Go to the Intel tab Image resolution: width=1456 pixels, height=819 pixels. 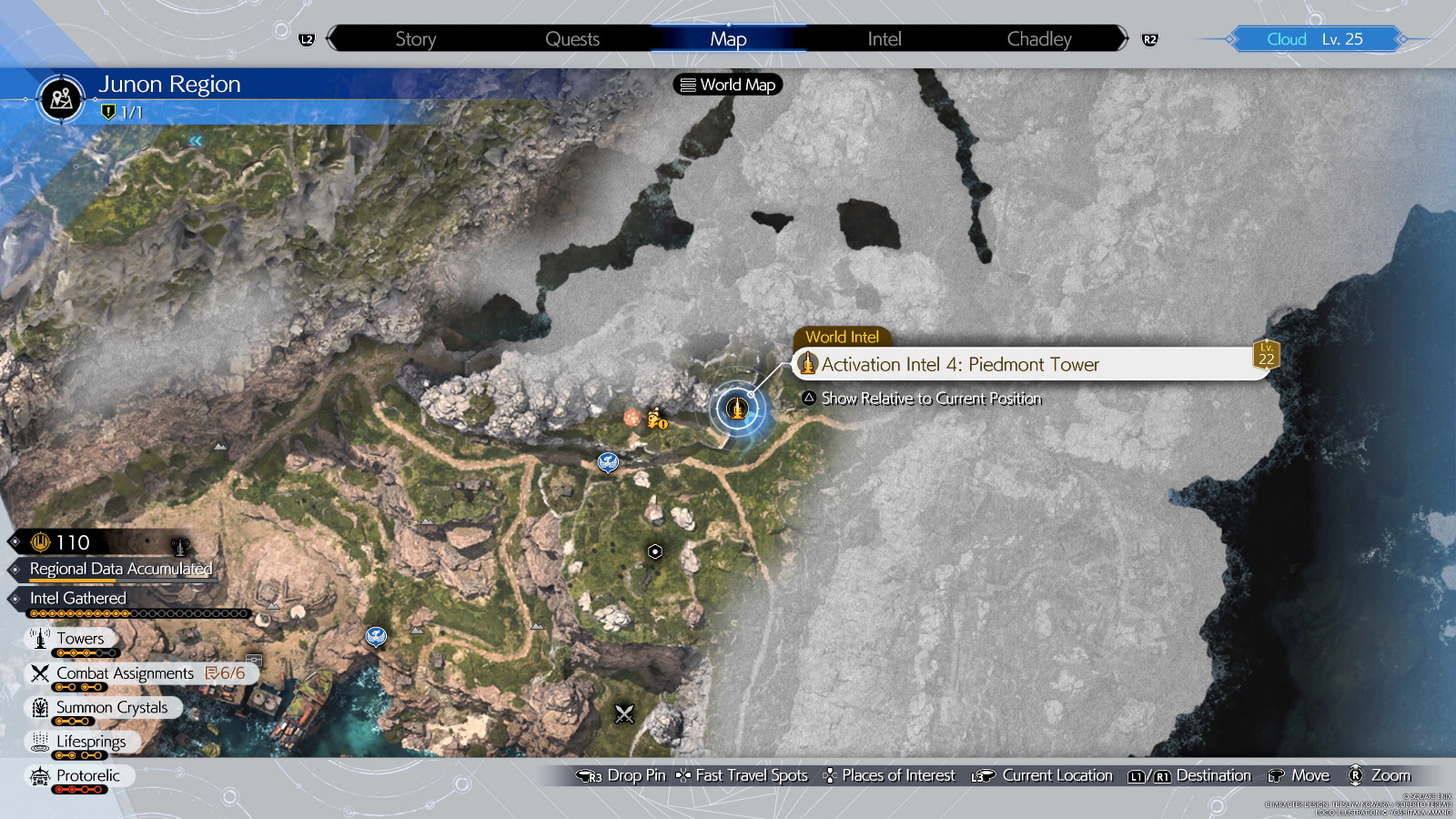click(x=884, y=39)
